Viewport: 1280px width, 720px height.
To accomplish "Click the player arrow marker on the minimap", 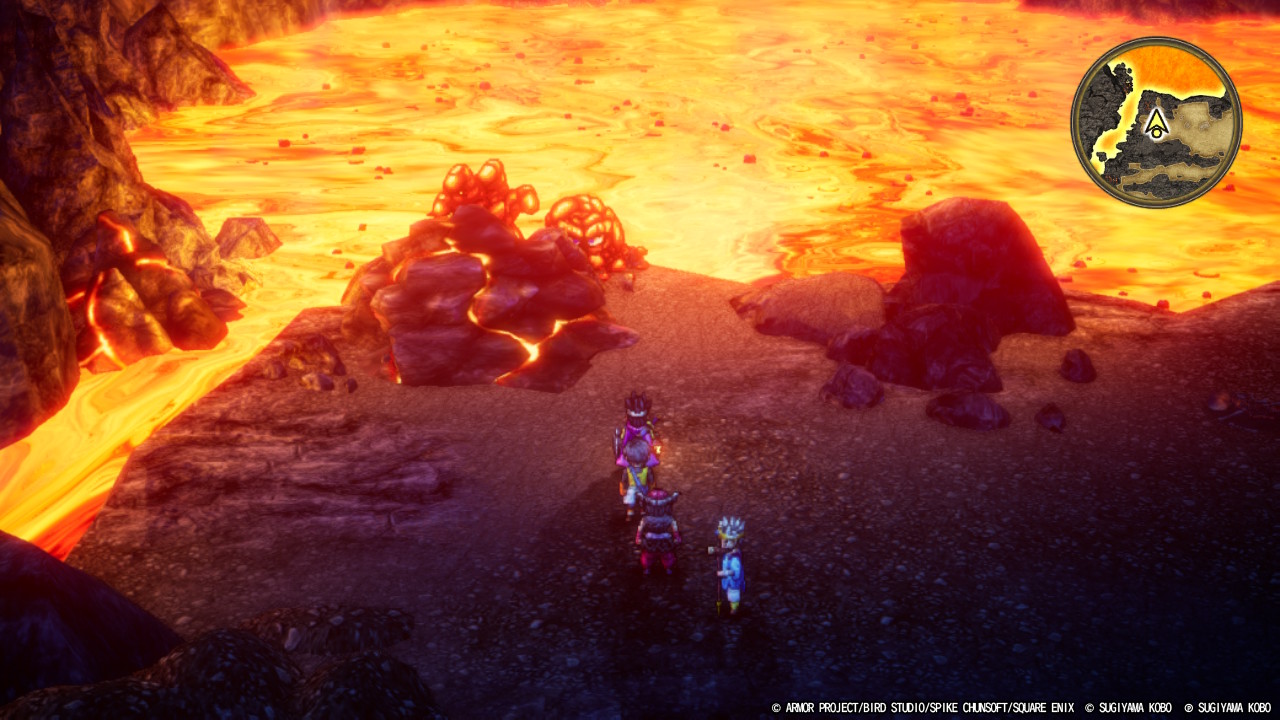I will point(1157,123).
